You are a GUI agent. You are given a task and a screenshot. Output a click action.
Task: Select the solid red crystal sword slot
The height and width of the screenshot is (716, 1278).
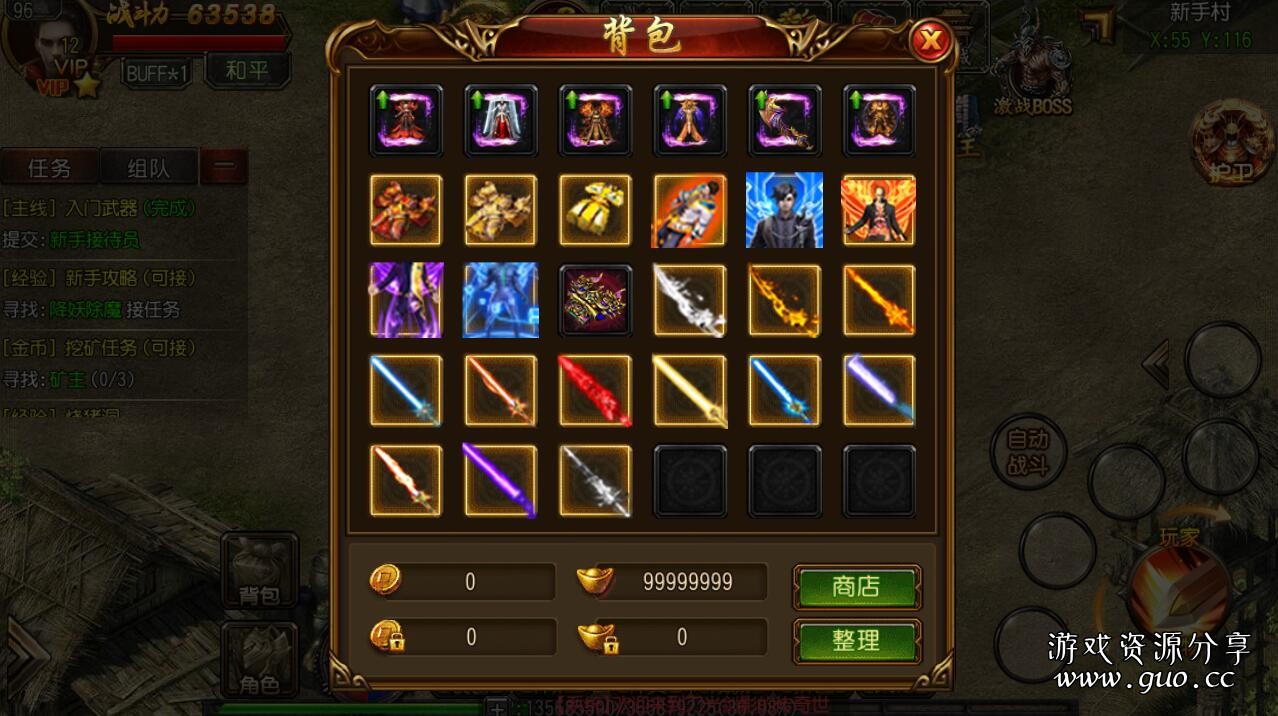pyautogui.click(x=595, y=390)
